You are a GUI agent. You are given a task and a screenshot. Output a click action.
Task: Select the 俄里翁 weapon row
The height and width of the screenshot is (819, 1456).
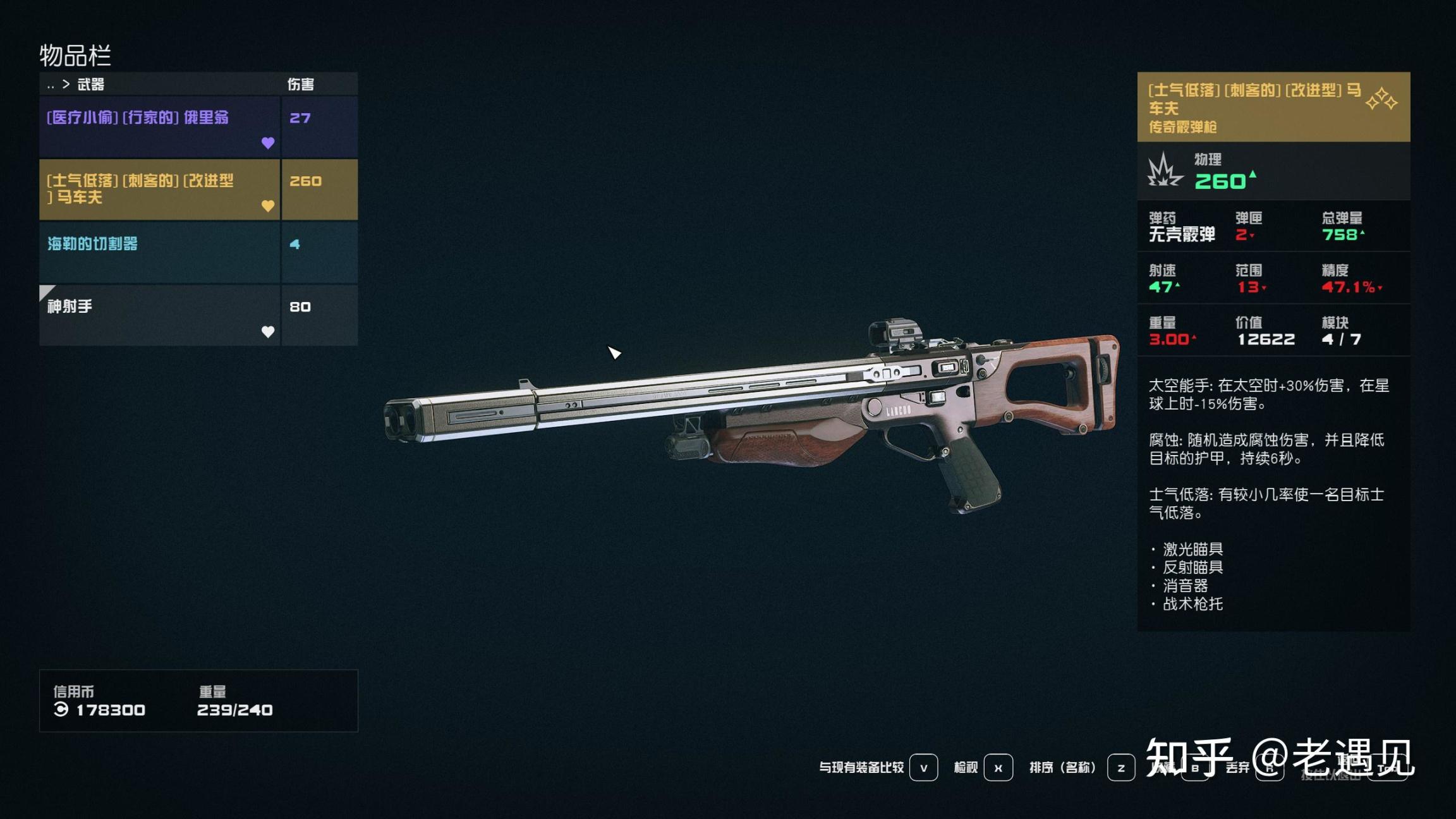point(159,126)
